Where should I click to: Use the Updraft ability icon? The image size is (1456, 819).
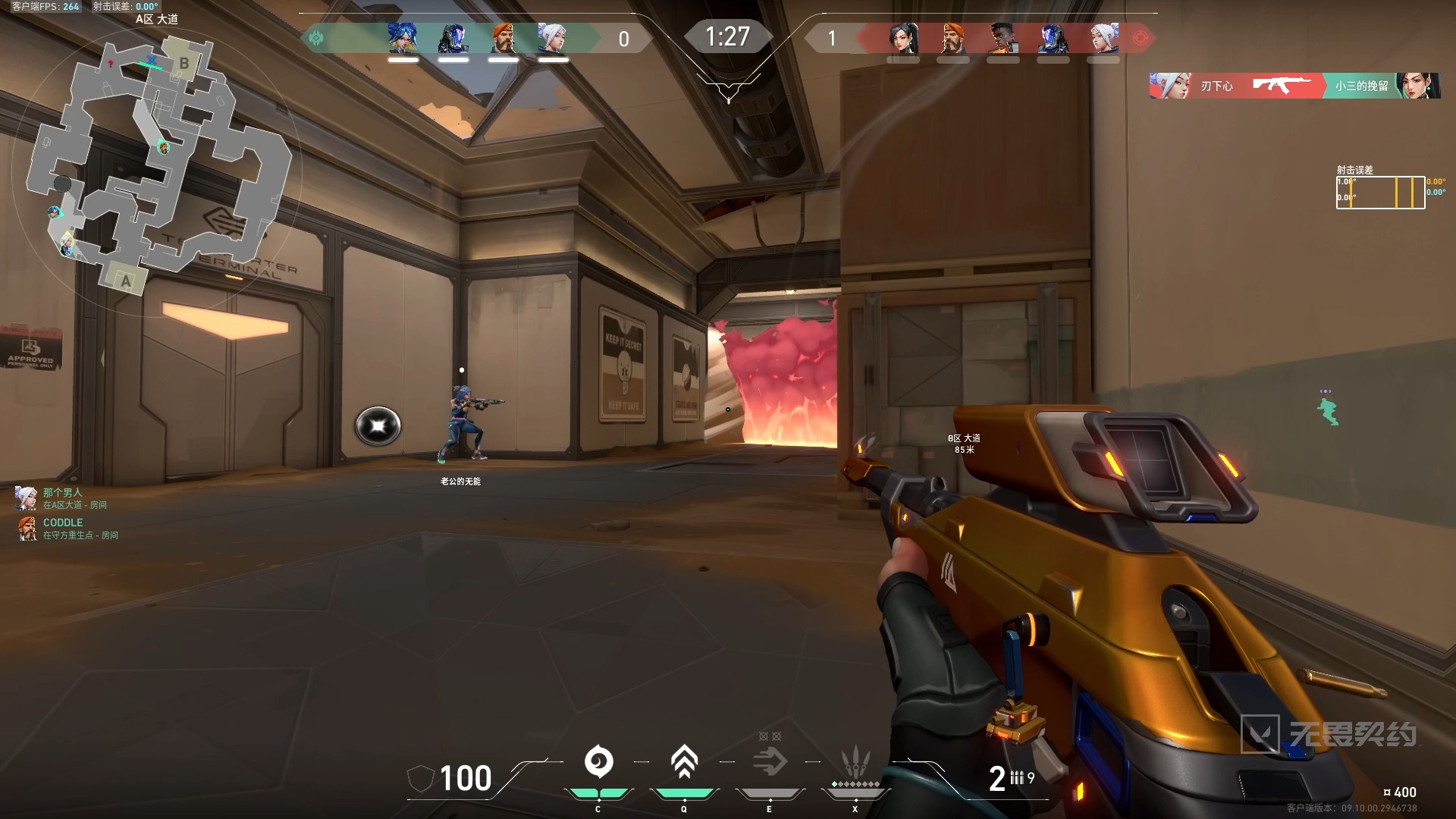pyautogui.click(x=684, y=762)
